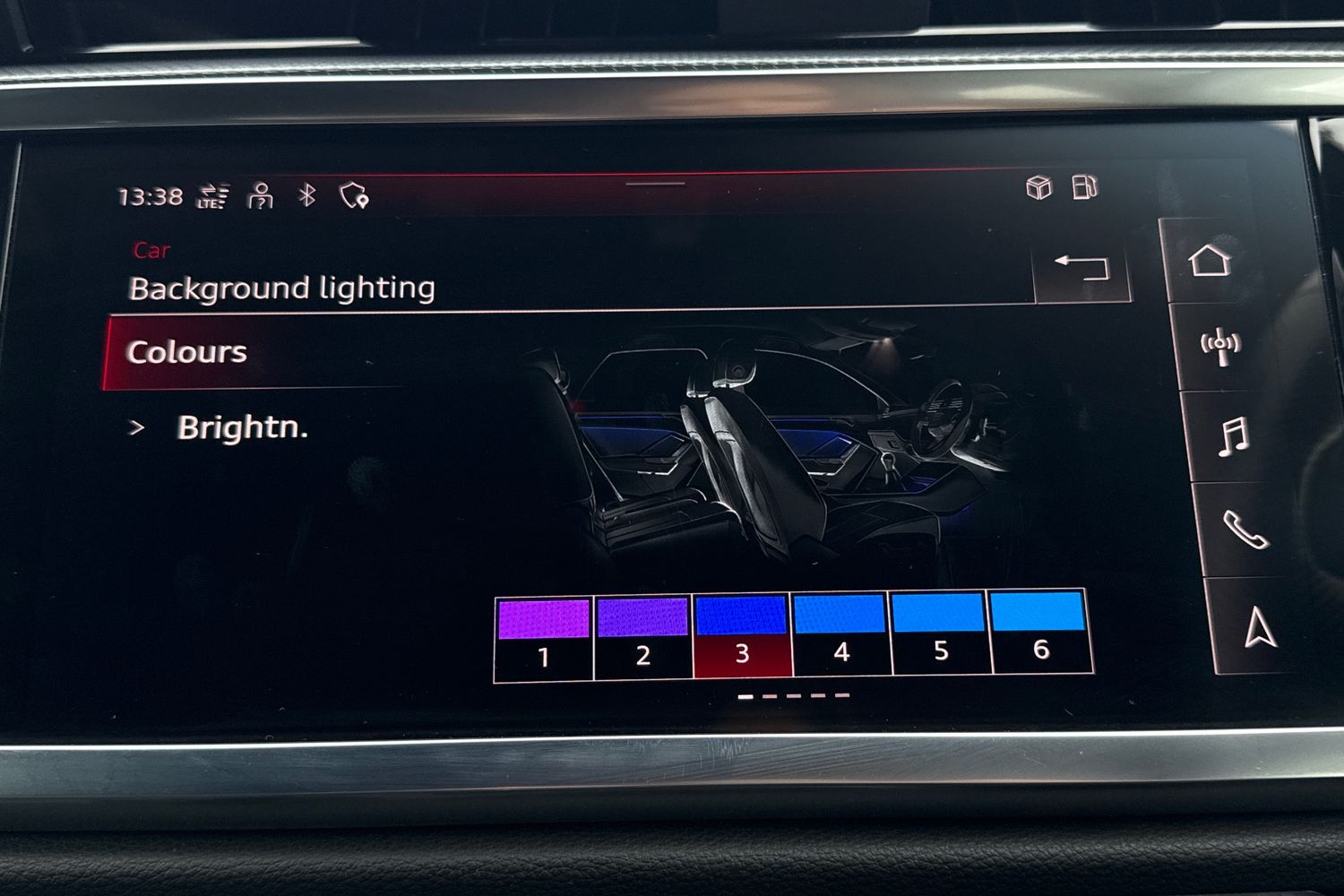This screenshot has width=1344, height=896.
Task: Open the Background lighting menu title
Action: tap(281, 289)
